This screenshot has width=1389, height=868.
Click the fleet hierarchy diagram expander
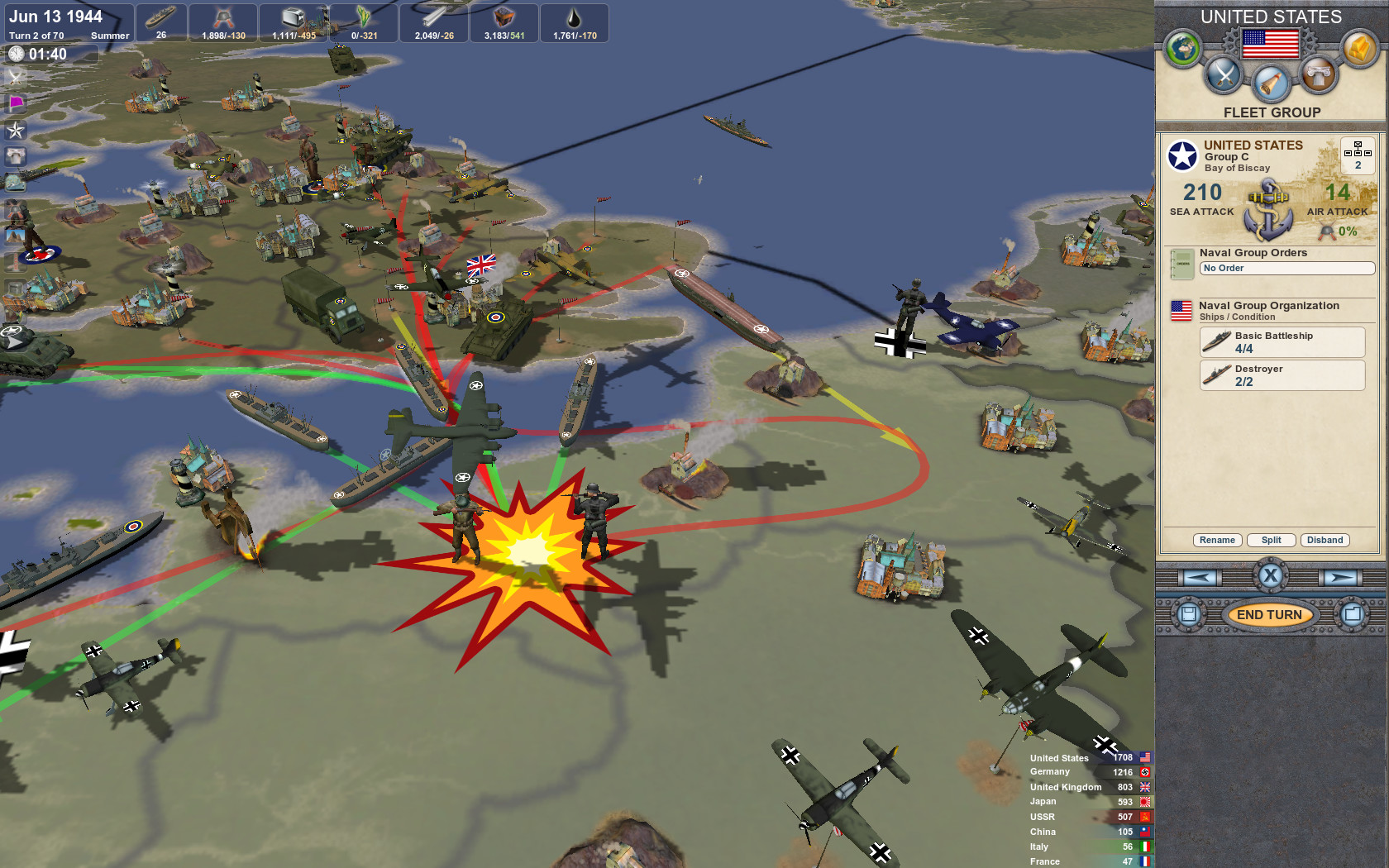(x=1357, y=155)
